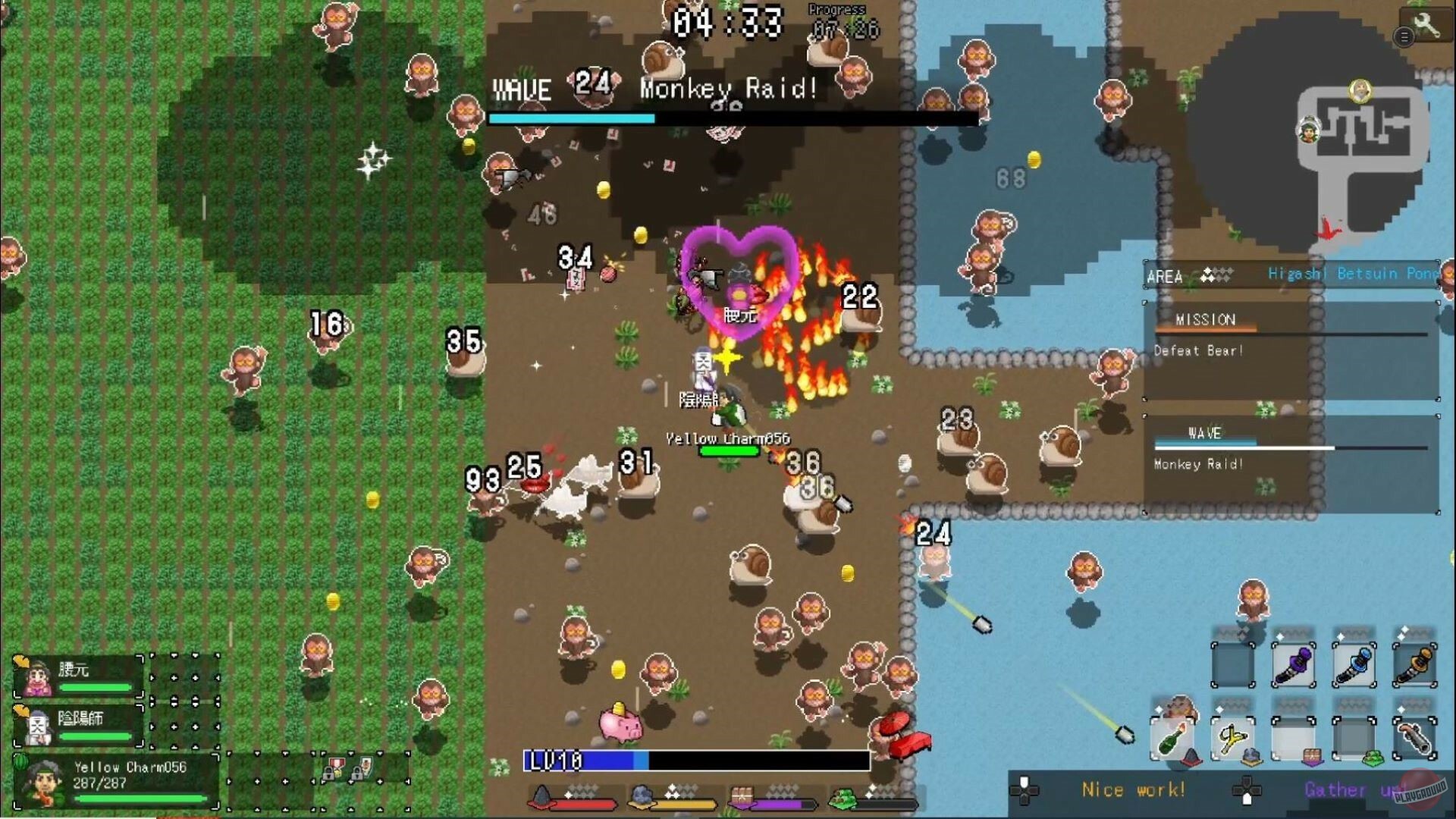Click the gray stone resource icon
The image size is (1456, 819).
click(x=639, y=796)
